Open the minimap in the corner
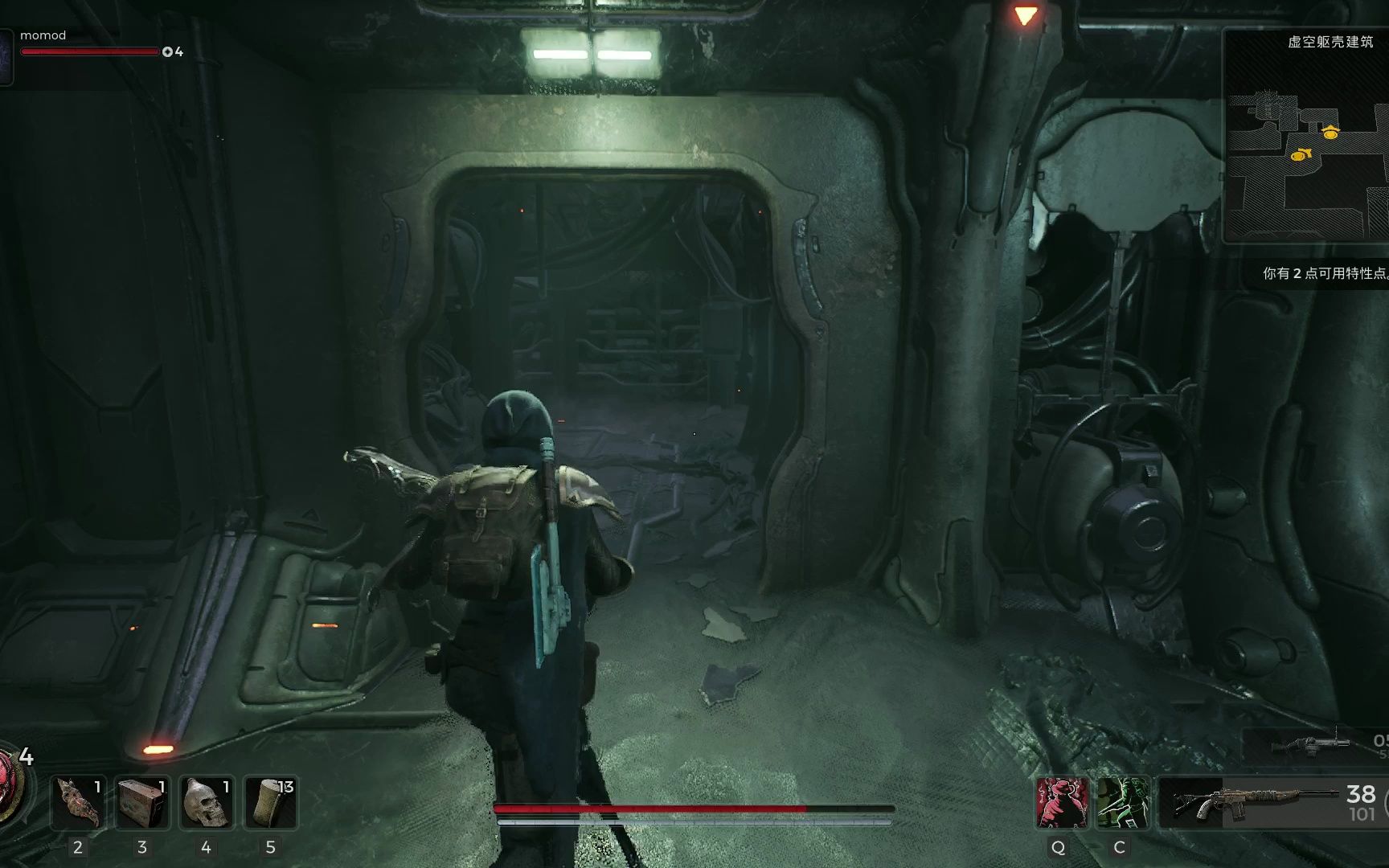1389x868 pixels. coord(1306,137)
